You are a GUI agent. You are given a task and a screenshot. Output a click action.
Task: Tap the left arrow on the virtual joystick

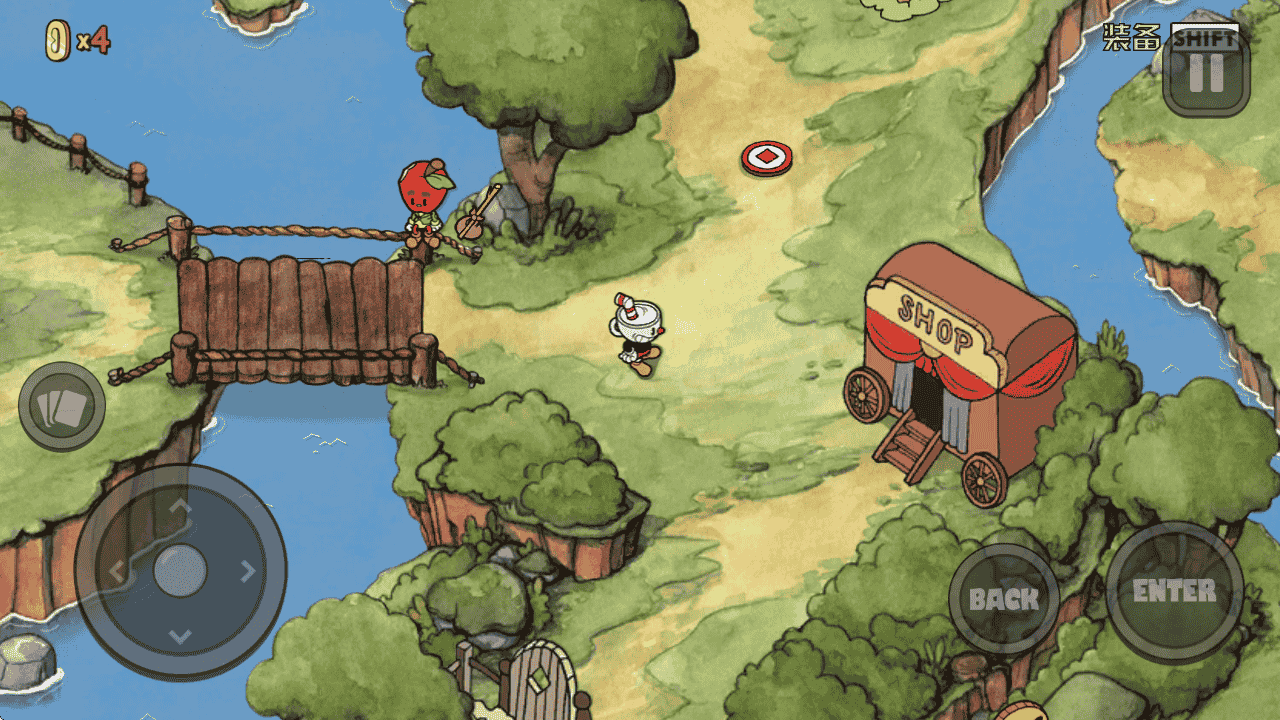pos(120,572)
